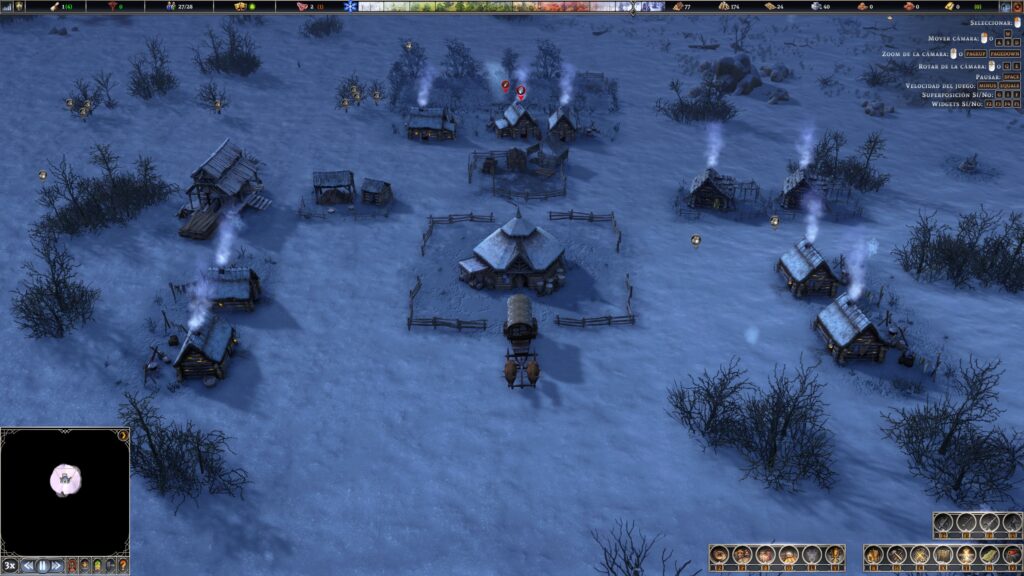
Task: Click the settlement on the minimap
Action: (65, 480)
